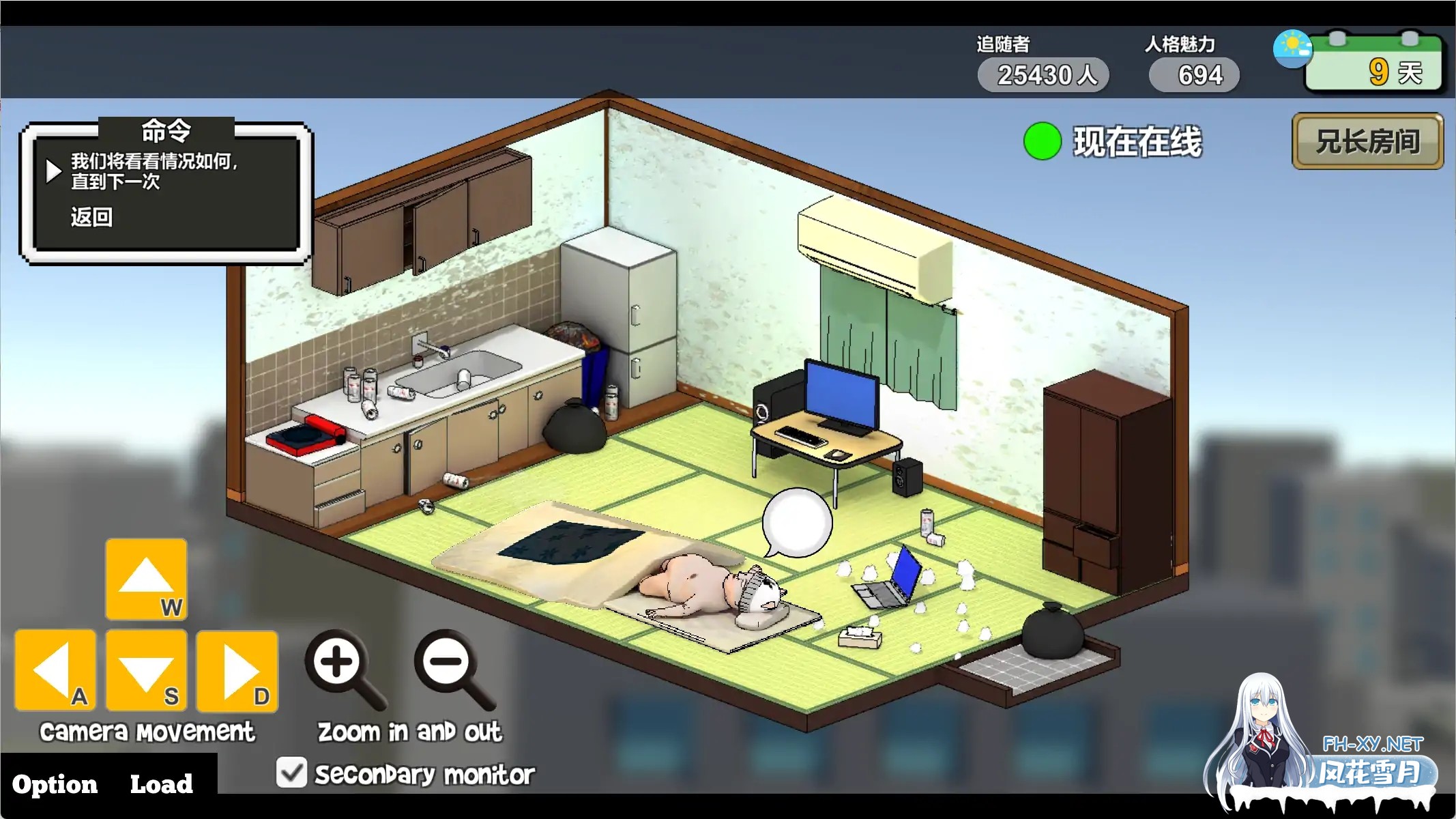Move camera up with the W arrow
The width and height of the screenshot is (1456, 819).
pyautogui.click(x=147, y=579)
